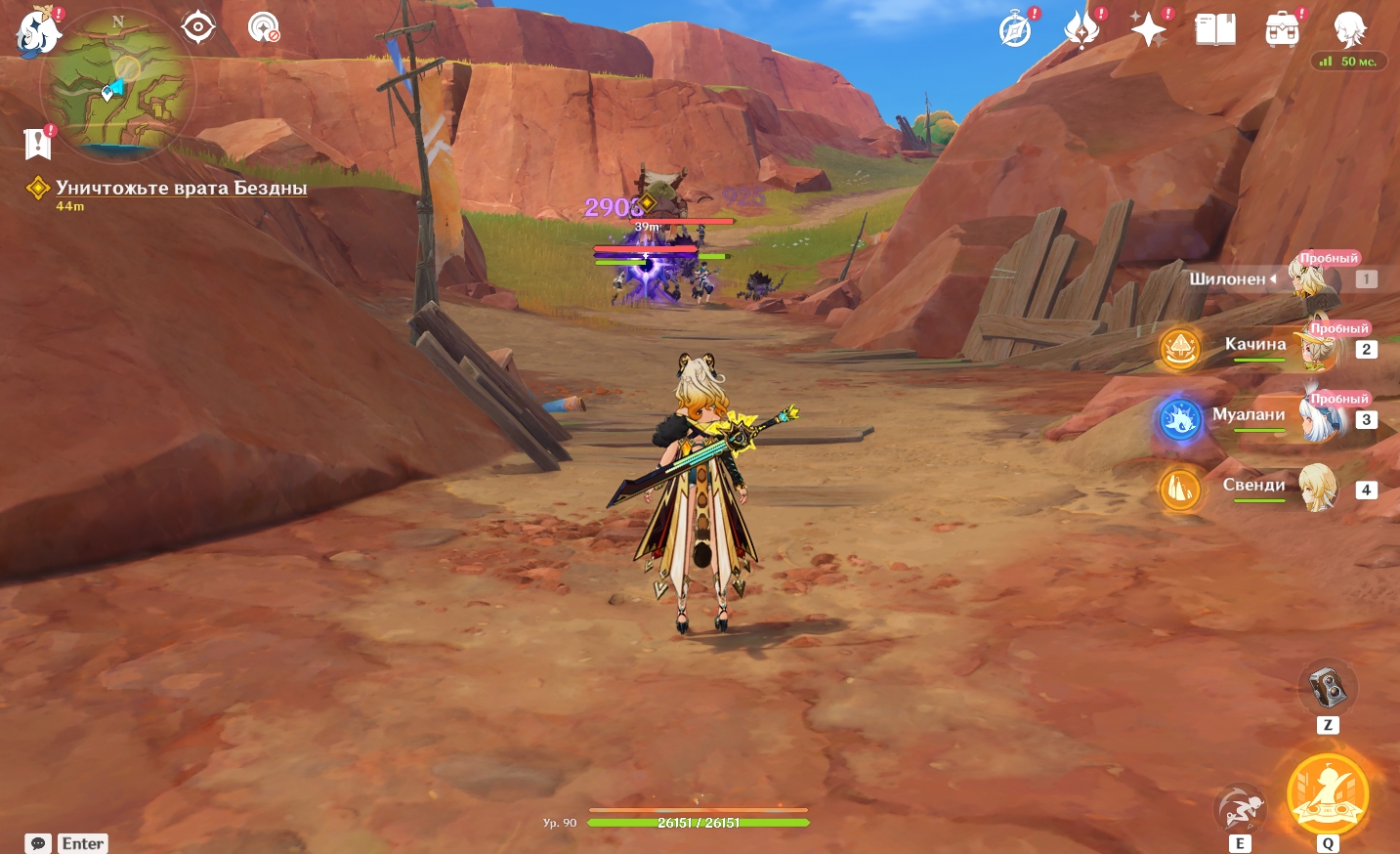The height and width of the screenshot is (854, 1400).
Task: Toggle the elemental sight eye icon
Action: (x=198, y=26)
